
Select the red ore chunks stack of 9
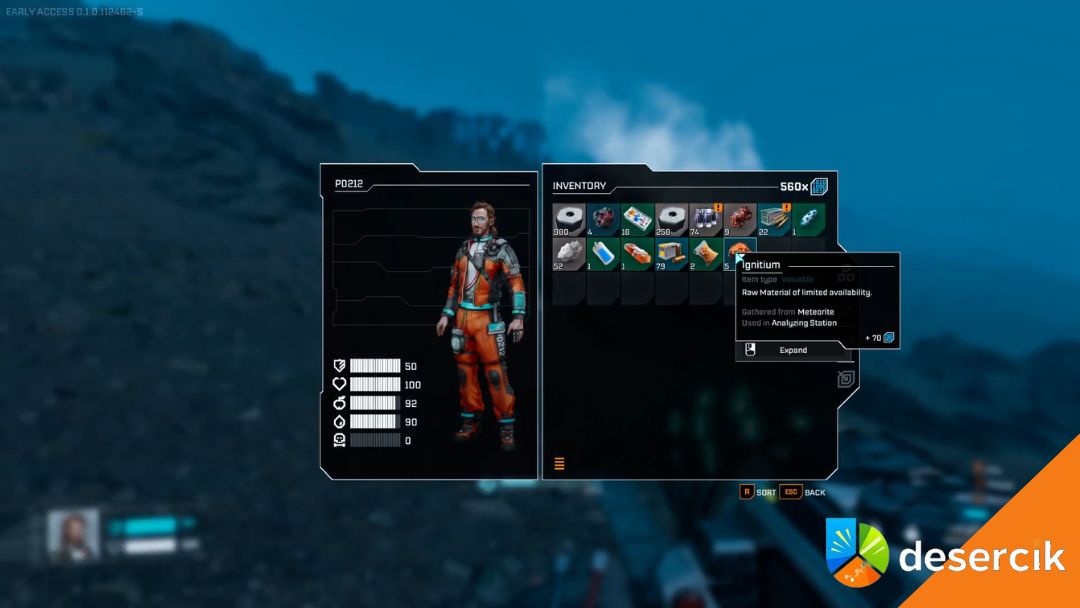coord(739,220)
